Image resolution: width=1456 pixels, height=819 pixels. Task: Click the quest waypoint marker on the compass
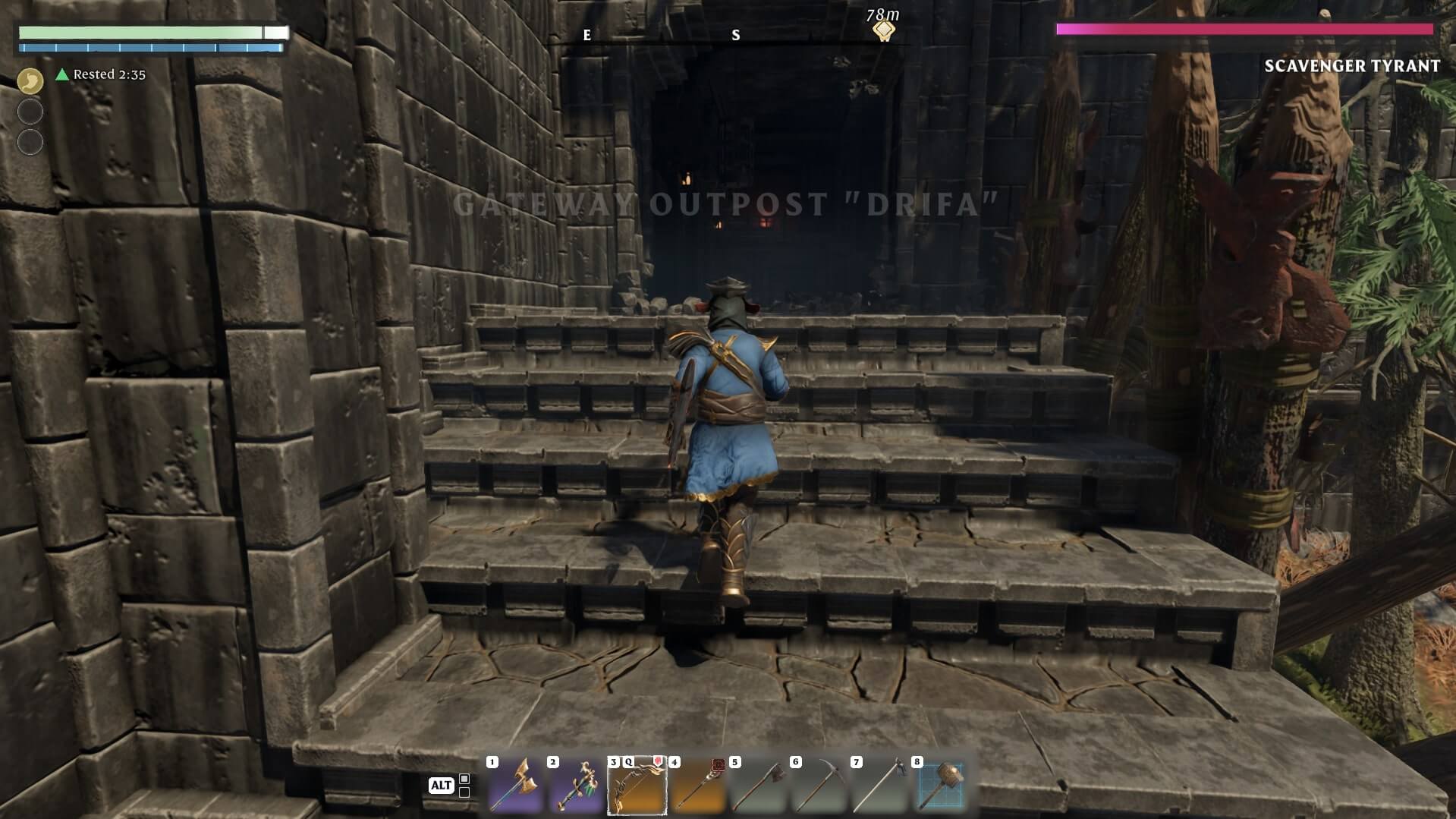(883, 30)
